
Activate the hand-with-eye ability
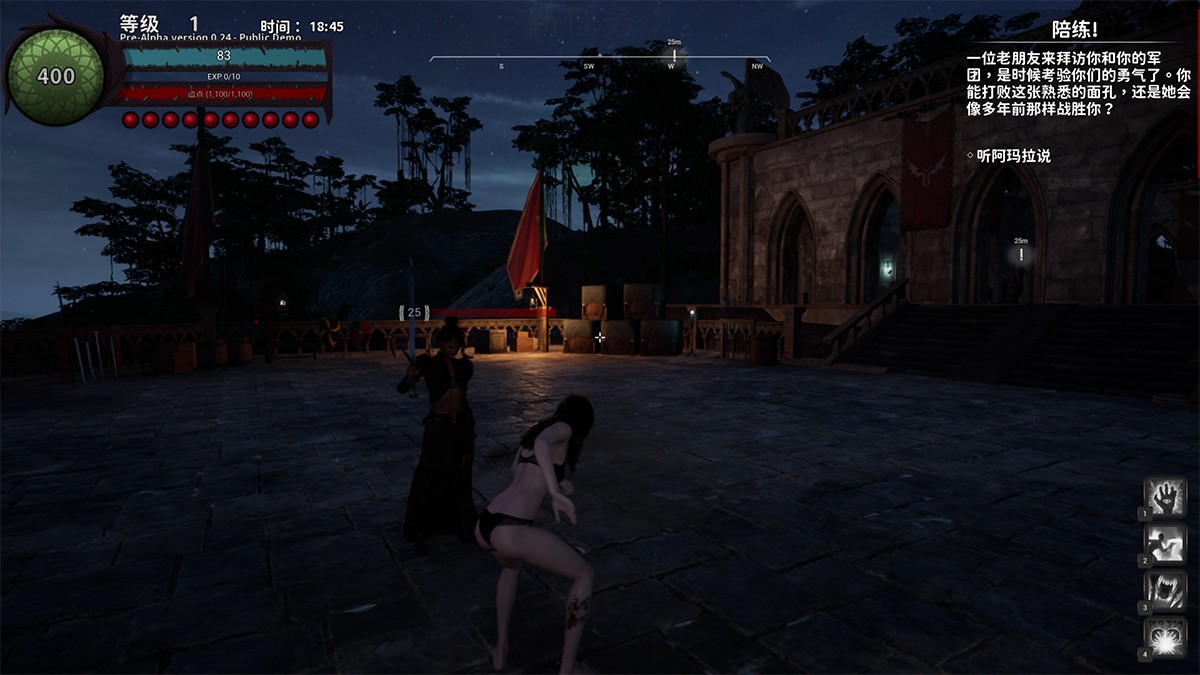click(1165, 497)
